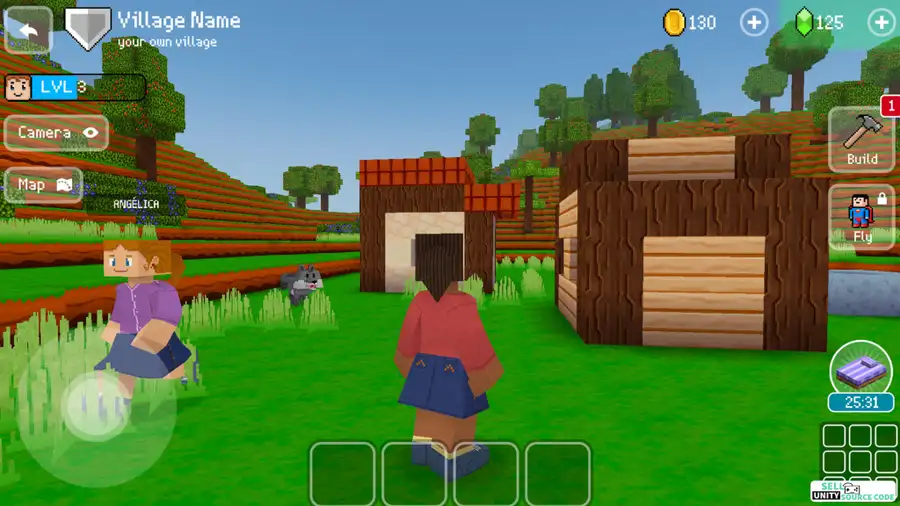Viewport: 900px width, 506px height.
Task: Open the Map button
Action: (44, 185)
